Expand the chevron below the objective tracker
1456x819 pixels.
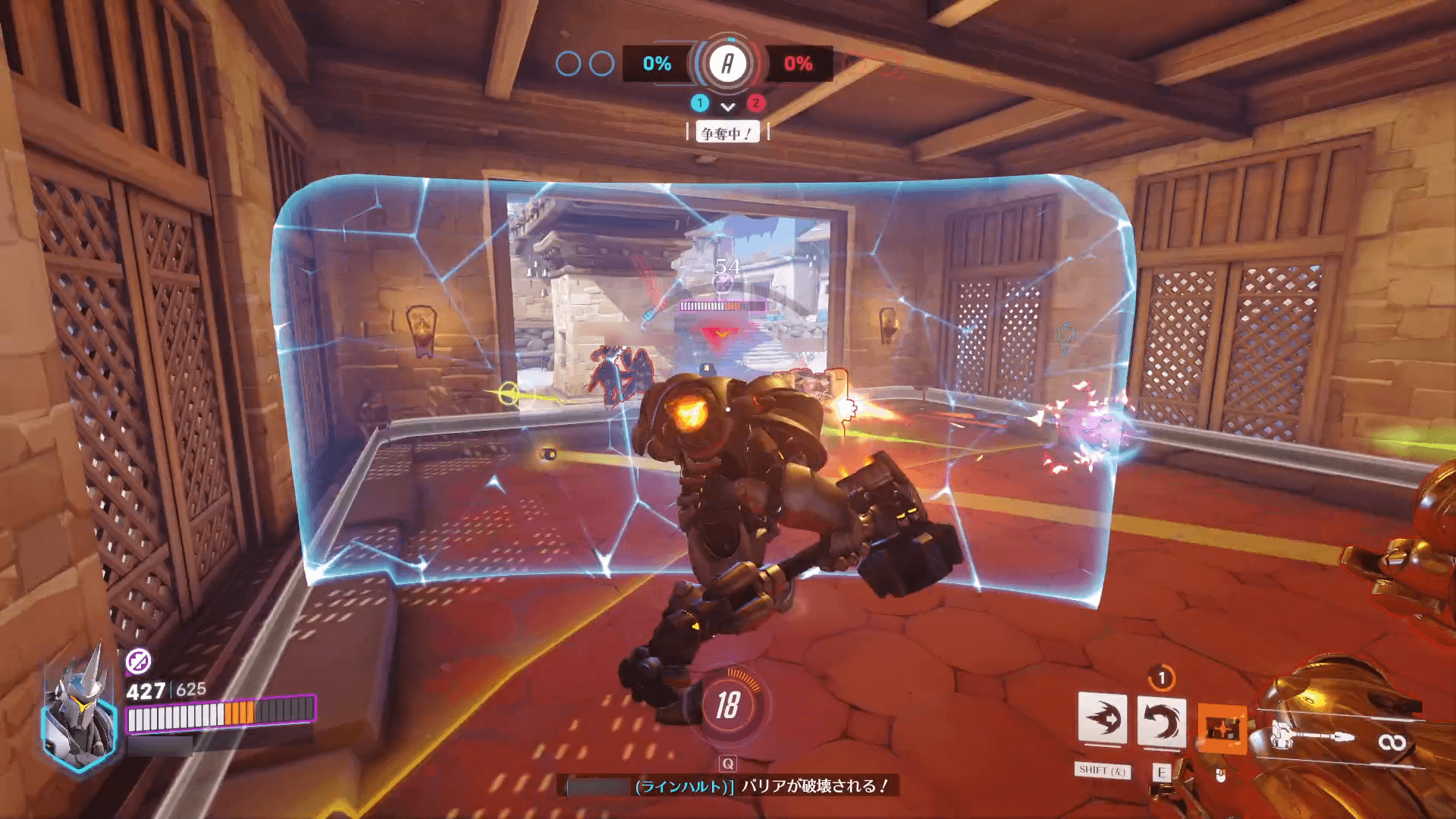point(730,106)
